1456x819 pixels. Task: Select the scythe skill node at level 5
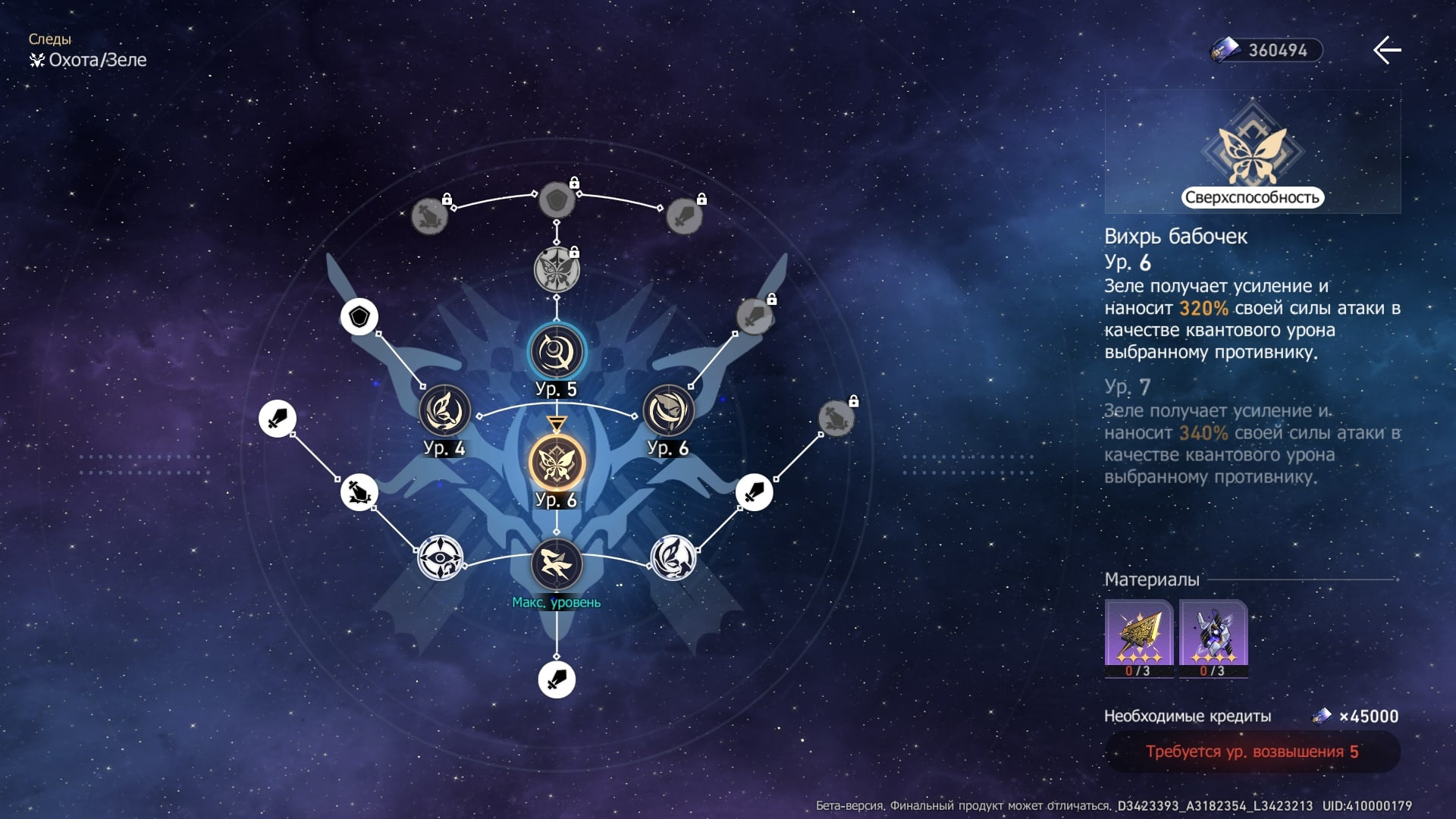click(x=557, y=352)
